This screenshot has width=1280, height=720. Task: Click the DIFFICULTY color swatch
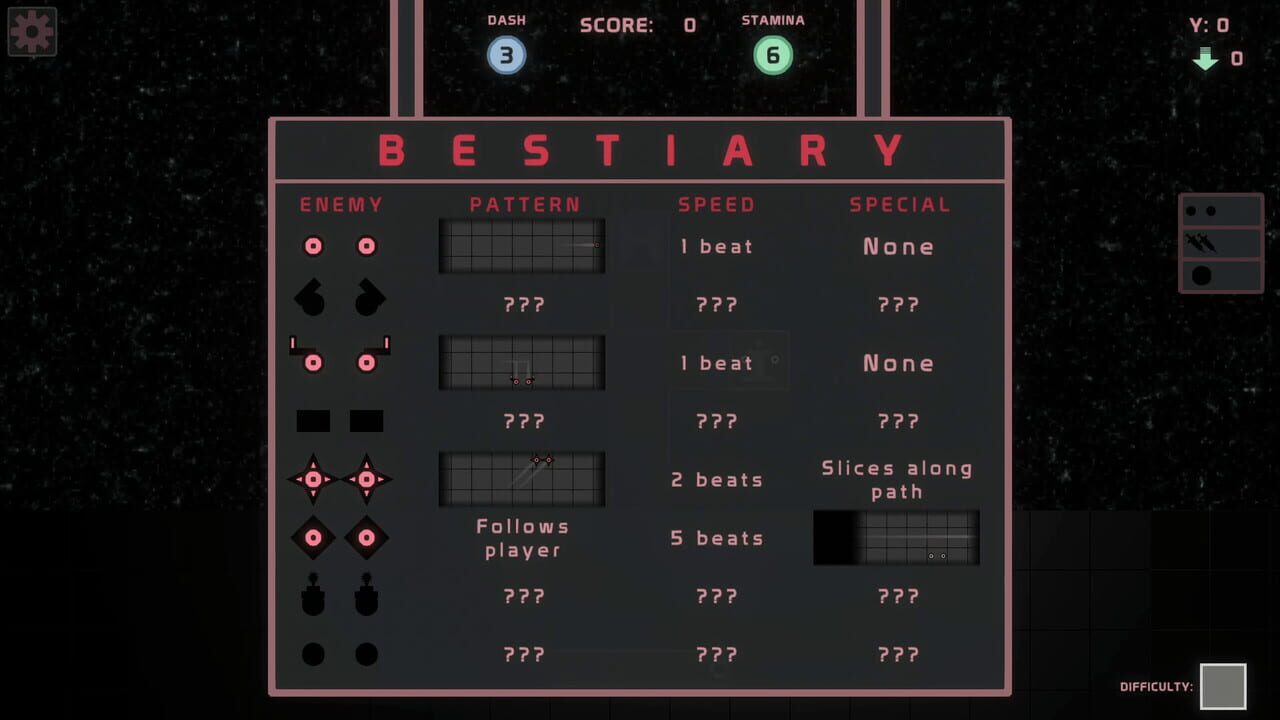click(1222, 688)
